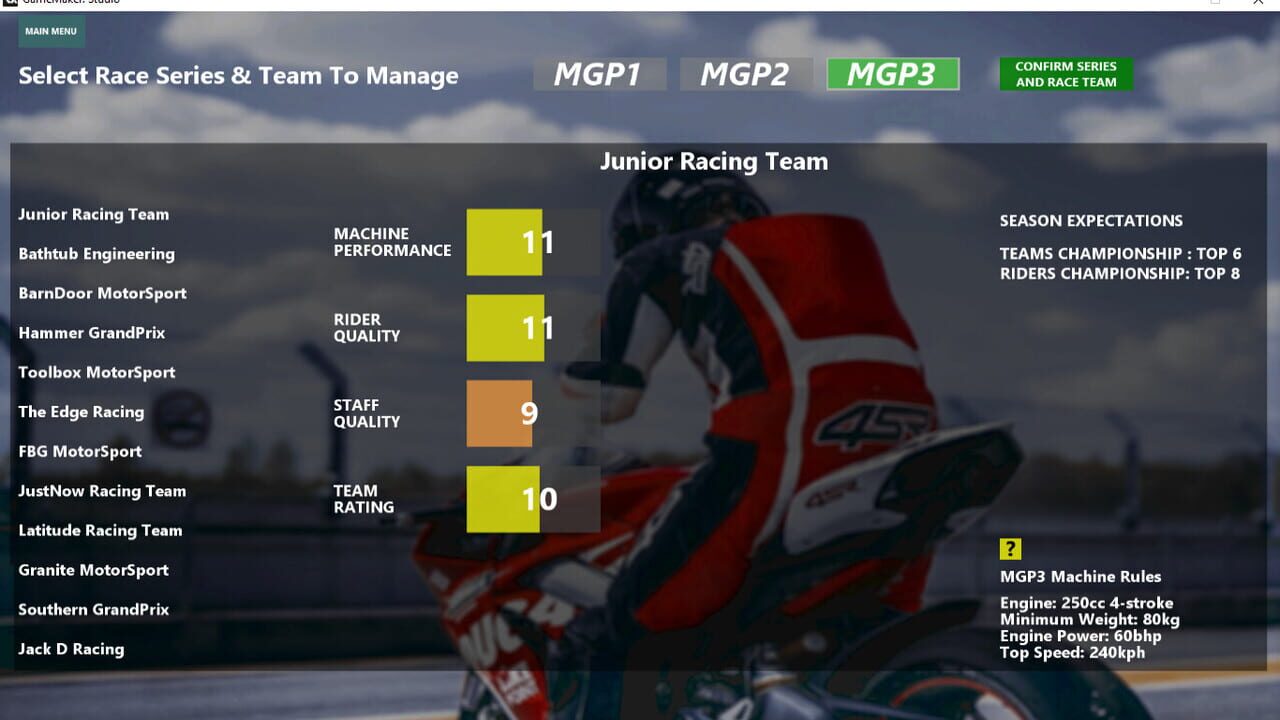
Task: Switch to the MGP2 series tab
Action: (746, 72)
